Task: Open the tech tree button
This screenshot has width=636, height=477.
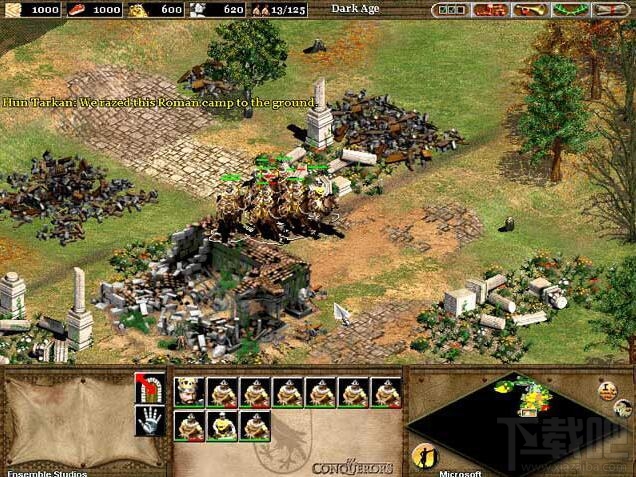Action: click(491, 10)
